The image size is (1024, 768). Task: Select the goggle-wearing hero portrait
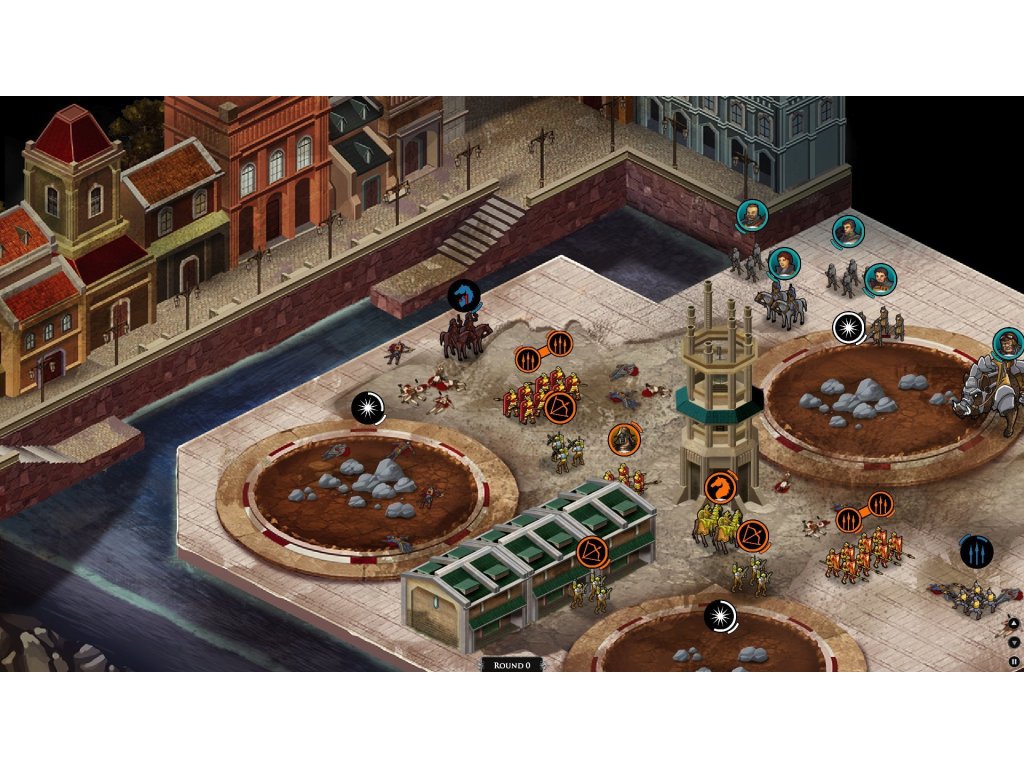point(1009,344)
